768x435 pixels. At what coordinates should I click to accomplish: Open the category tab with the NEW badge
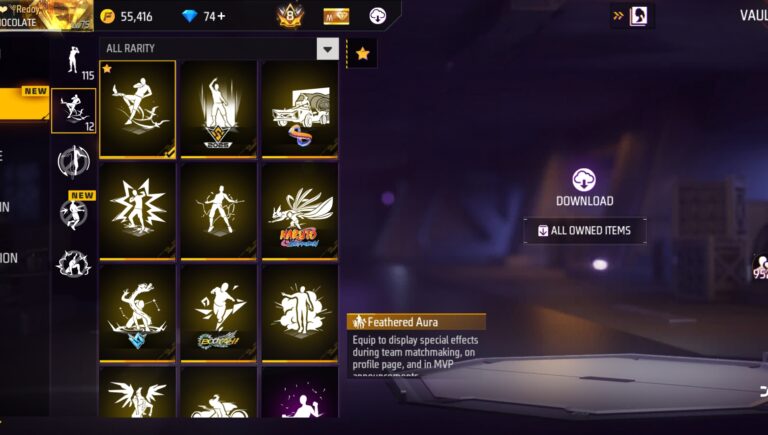click(73, 210)
